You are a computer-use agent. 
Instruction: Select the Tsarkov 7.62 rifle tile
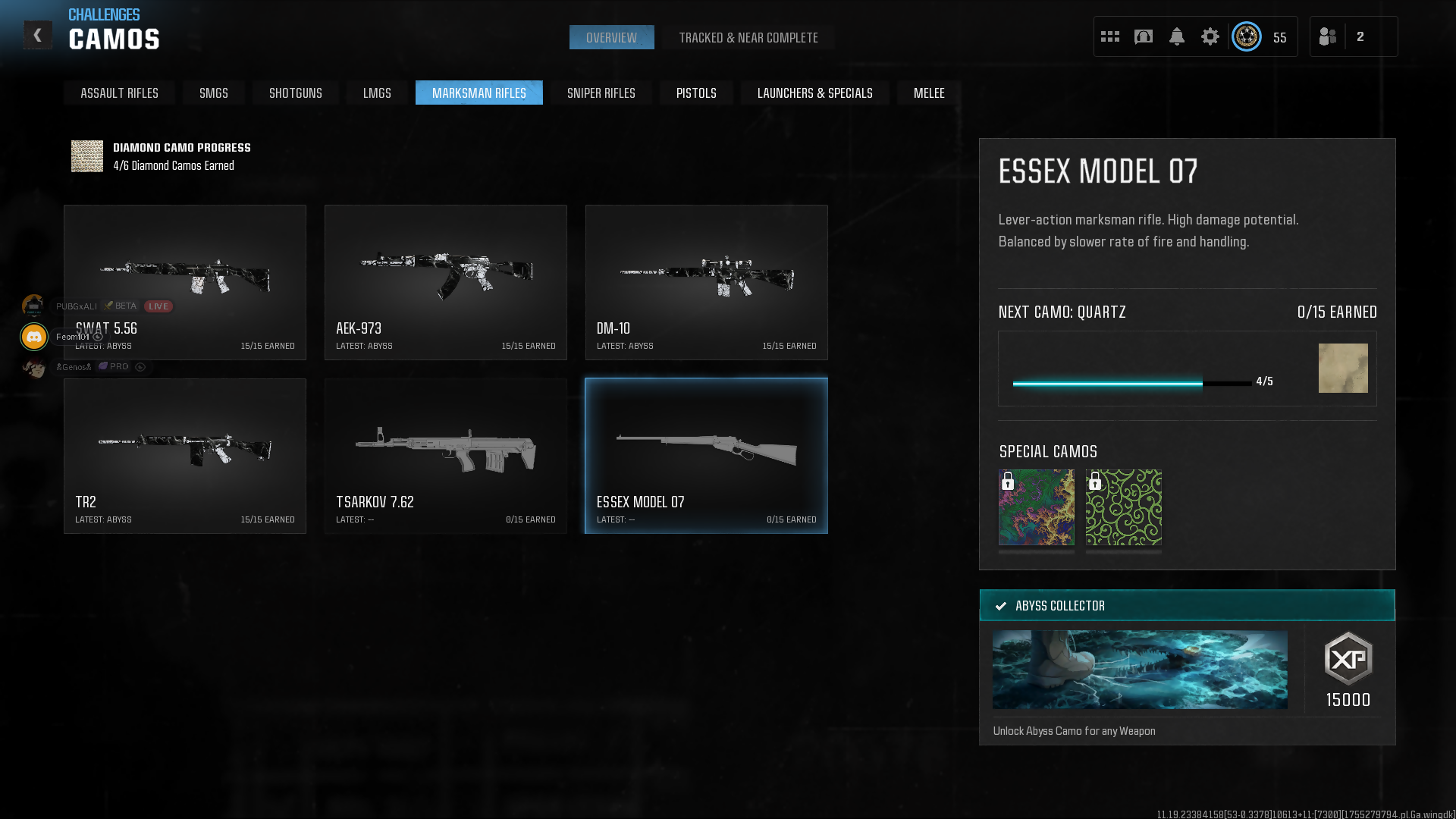(x=445, y=456)
